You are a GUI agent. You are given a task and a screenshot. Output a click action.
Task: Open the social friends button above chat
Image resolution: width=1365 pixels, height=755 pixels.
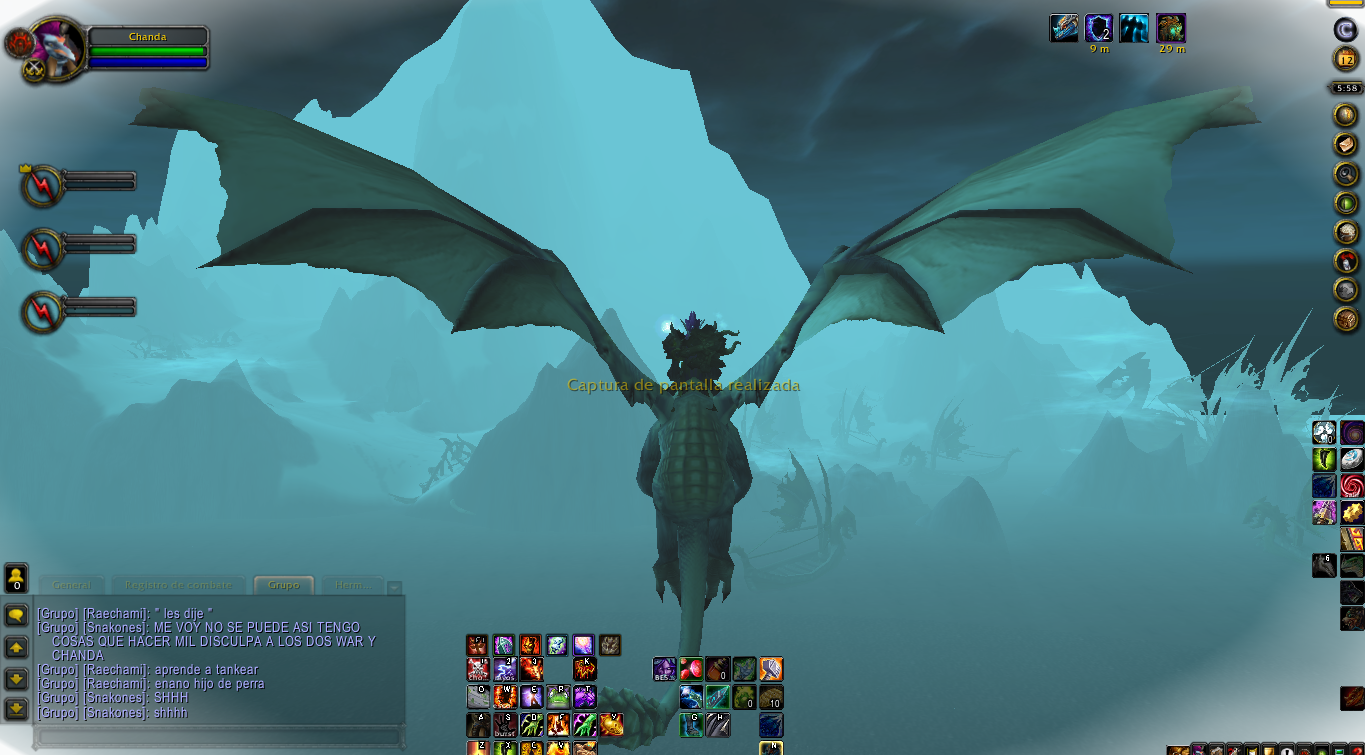coord(16,576)
